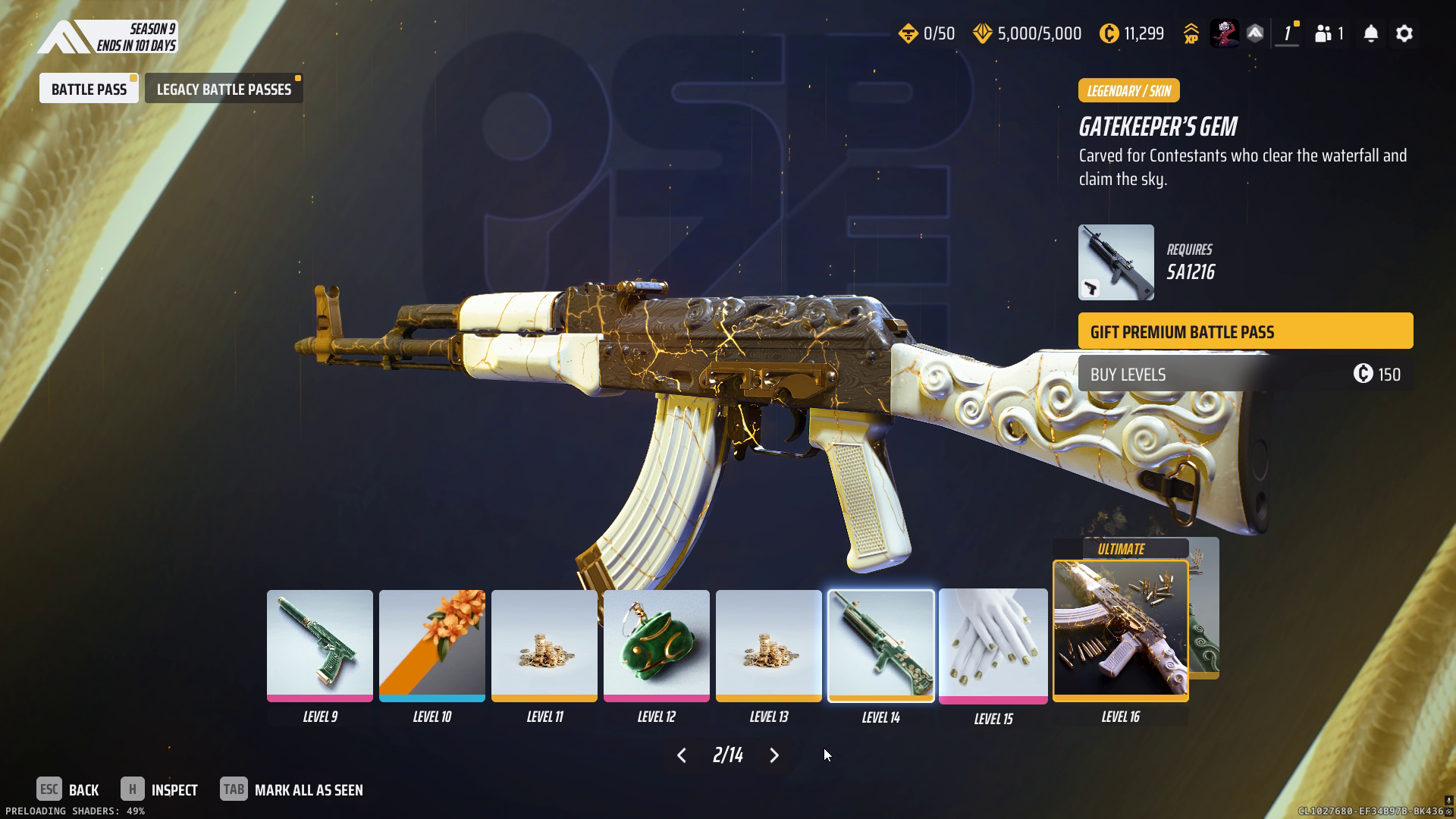Open the settings gear menu

pyautogui.click(x=1404, y=34)
